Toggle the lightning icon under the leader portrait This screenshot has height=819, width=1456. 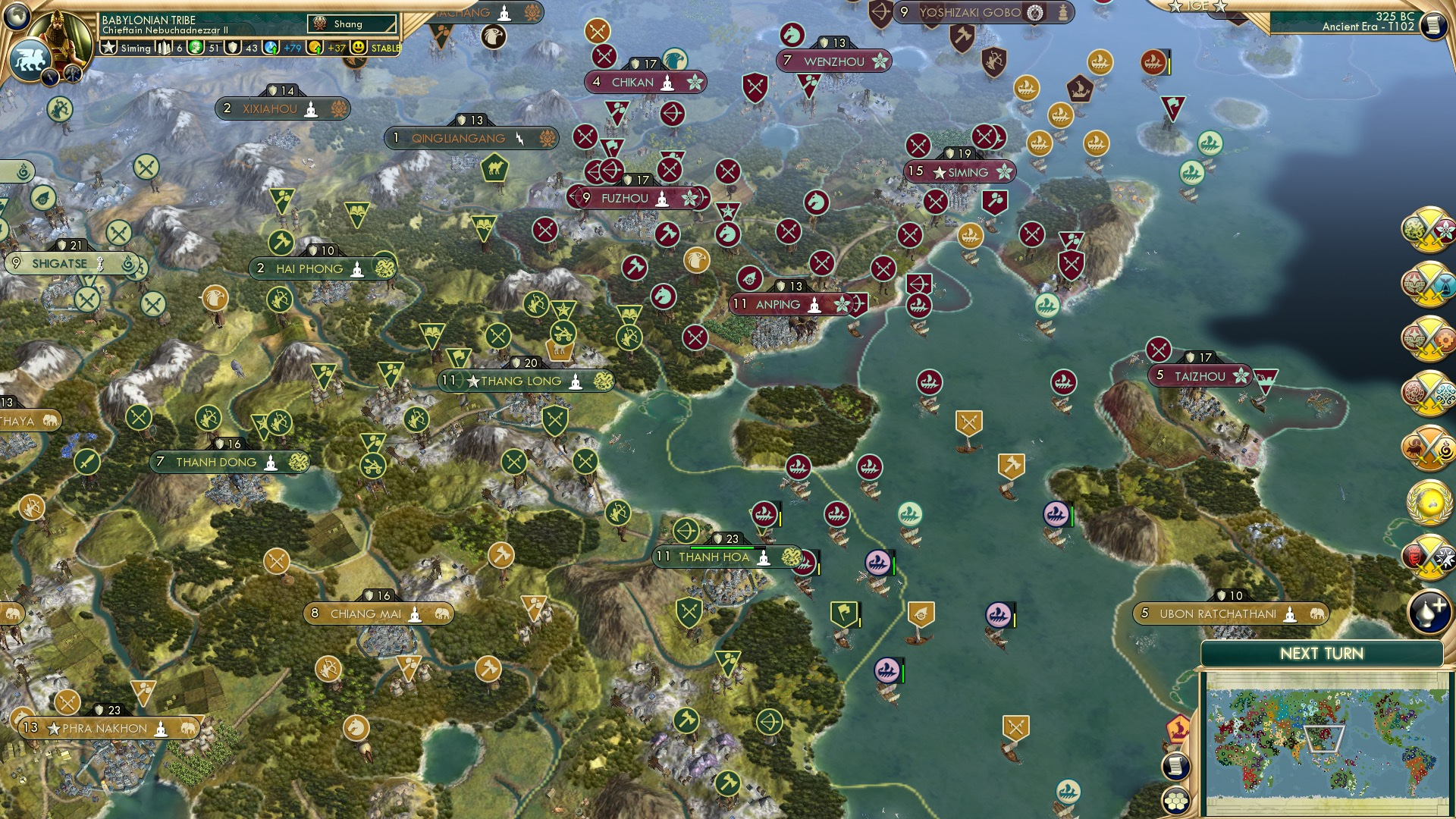pyautogui.click(x=50, y=77)
